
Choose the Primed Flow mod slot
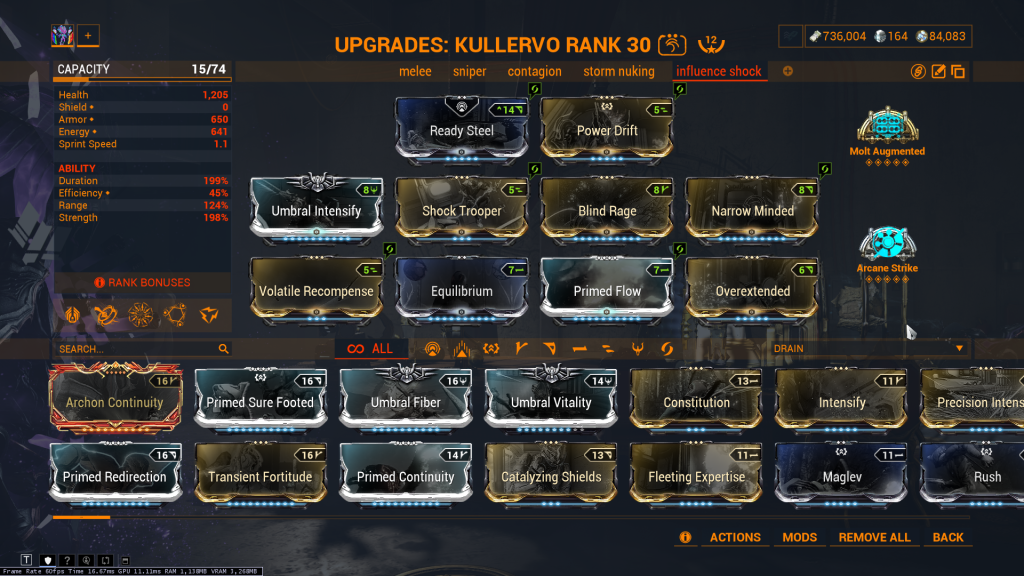(607, 289)
